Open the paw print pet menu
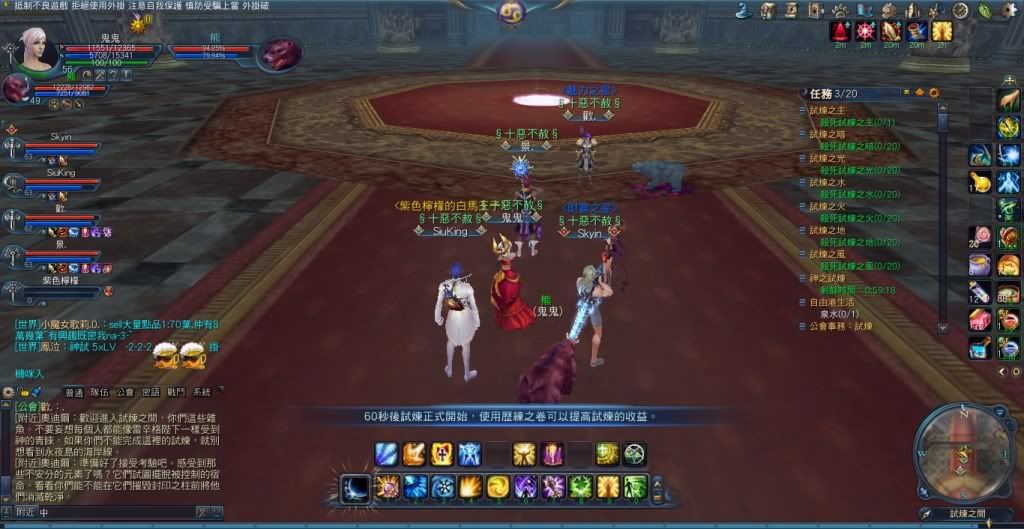Image resolution: width=1024 pixels, height=529 pixels. (842, 10)
